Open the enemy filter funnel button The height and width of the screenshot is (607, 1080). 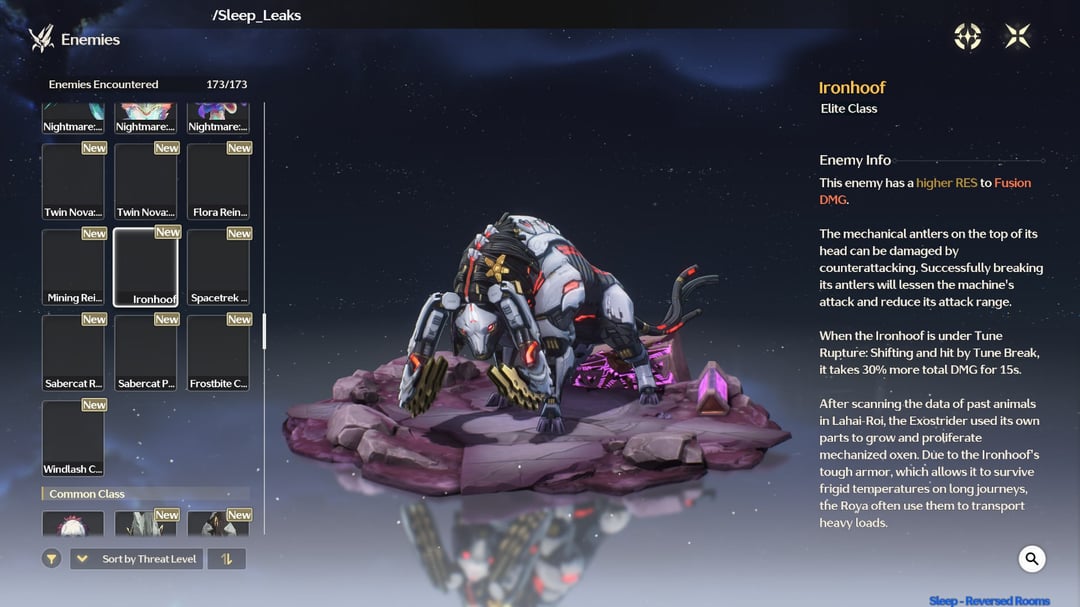point(52,559)
